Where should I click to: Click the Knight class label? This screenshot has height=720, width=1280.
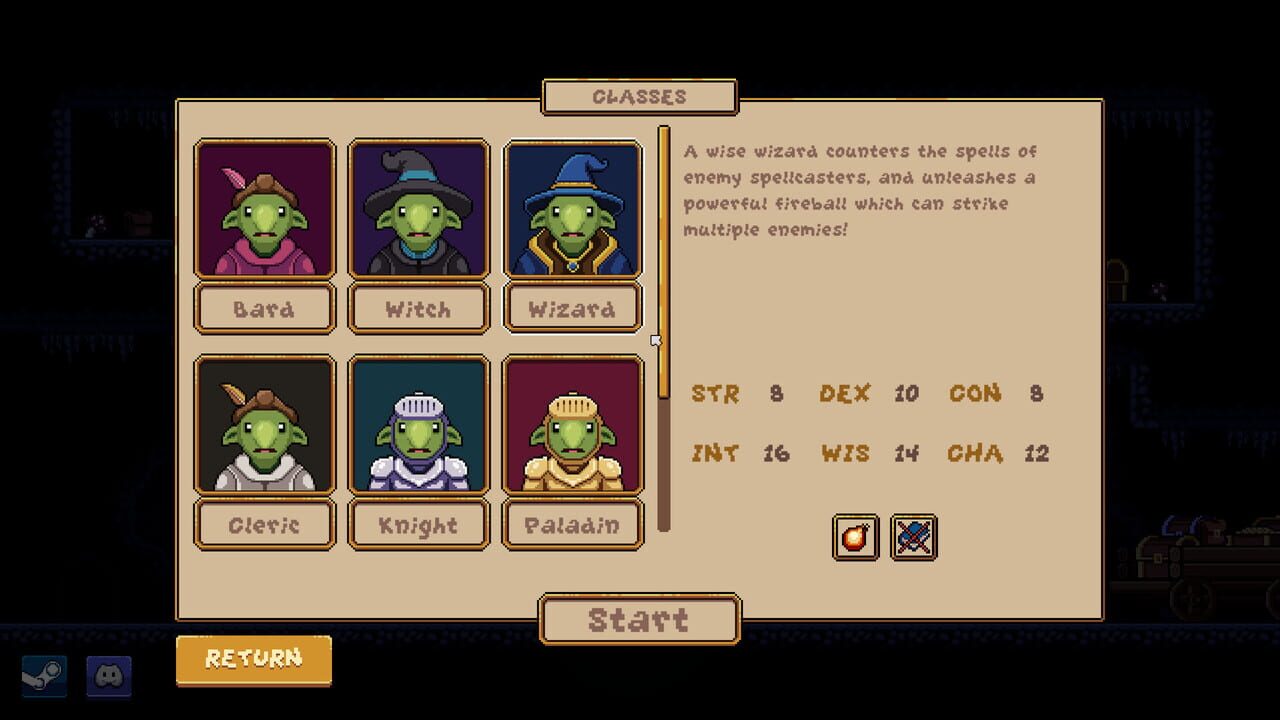tap(418, 524)
